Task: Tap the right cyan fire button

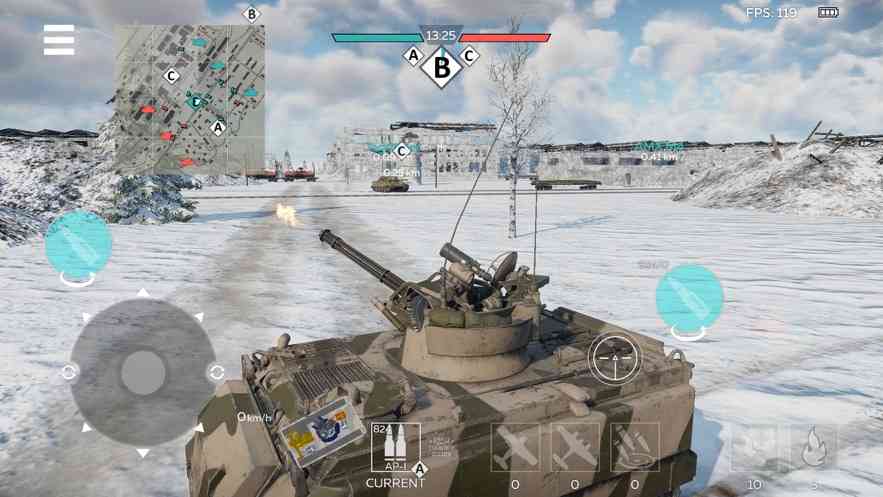Action: [x=689, y=298]
